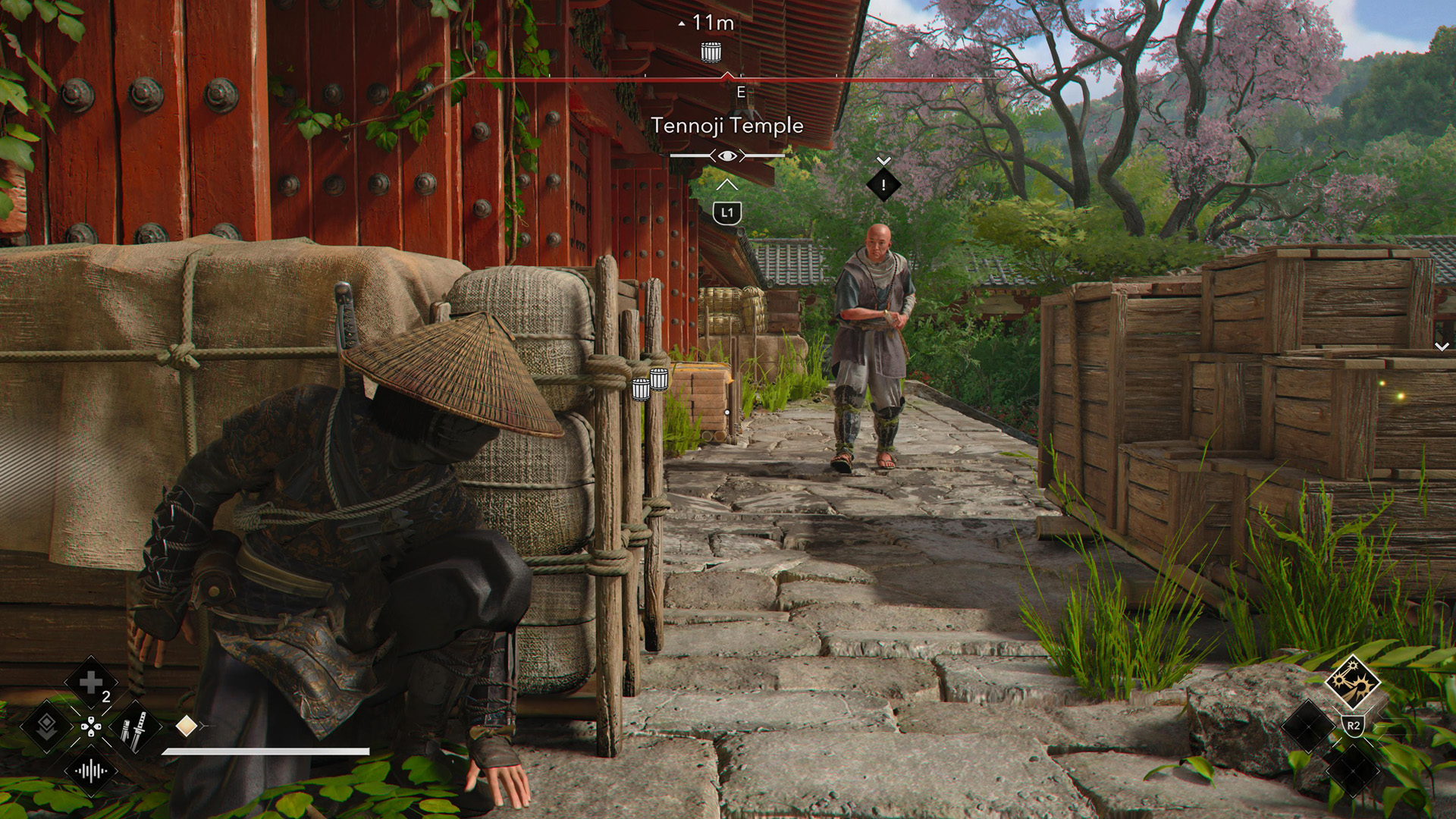
Task: Click the black exclamation diamond marker
Action: pos(883,184)
